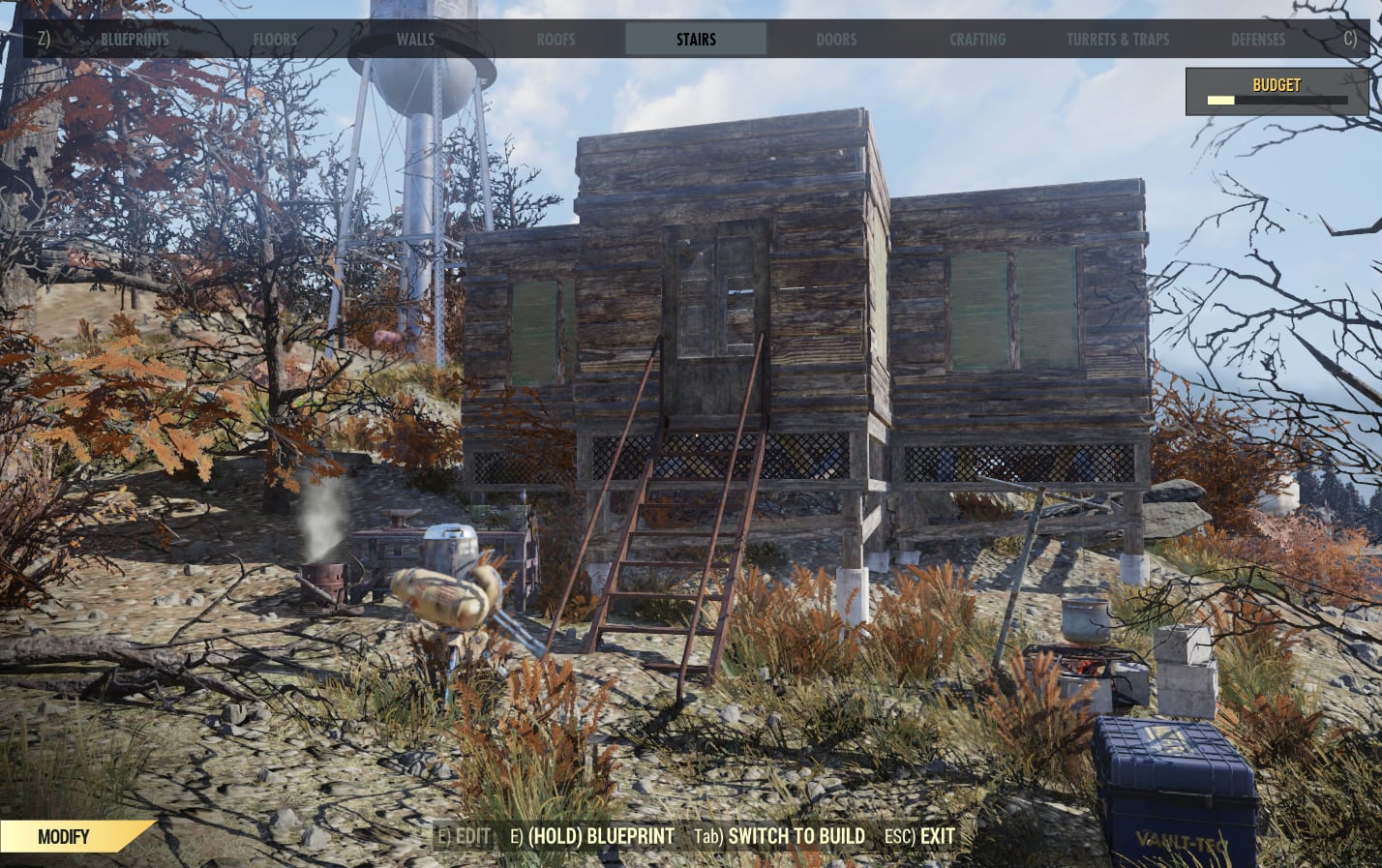Click the yellow BUDGET progress bar
Screen dimensions: 1382x868
point(1219,101)
